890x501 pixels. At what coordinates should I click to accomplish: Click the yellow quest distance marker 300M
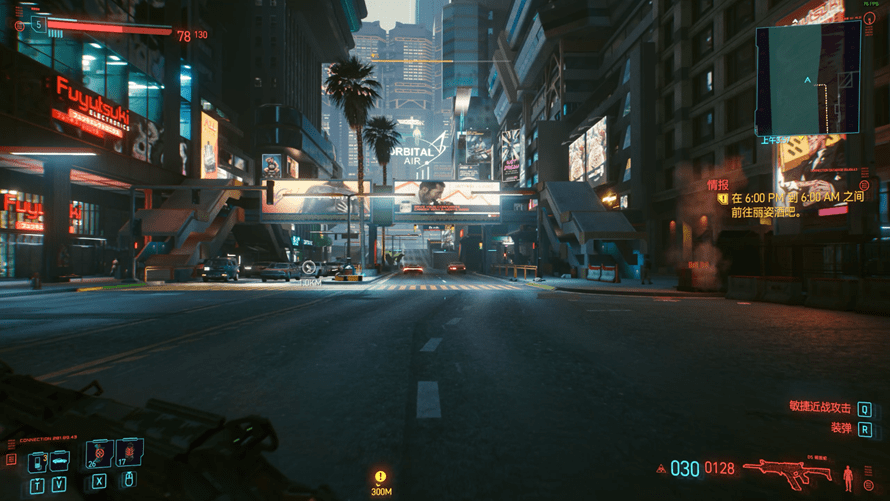381,481
